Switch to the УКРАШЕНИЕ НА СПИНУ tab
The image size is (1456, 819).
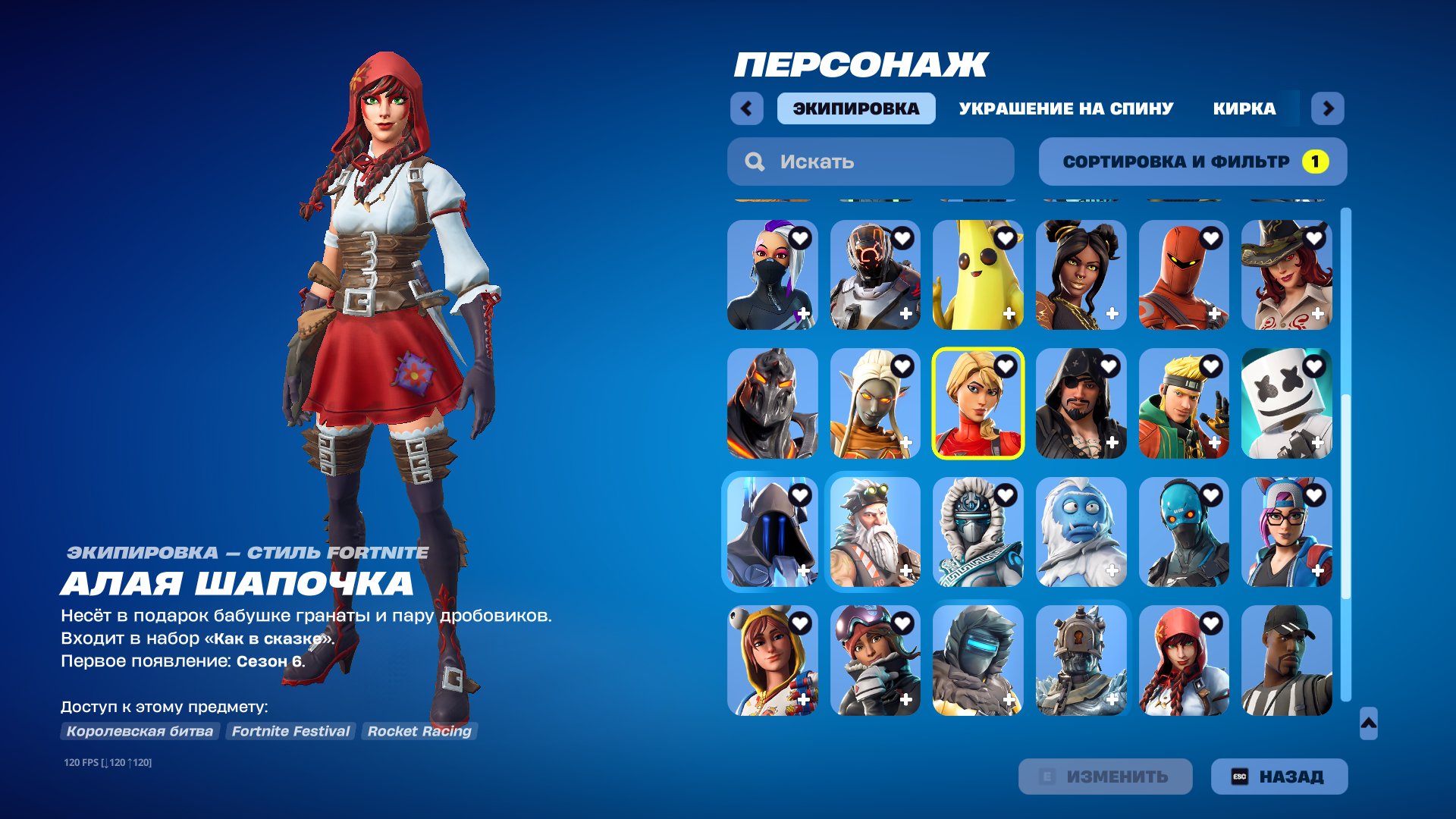(x=1064, y=108)
